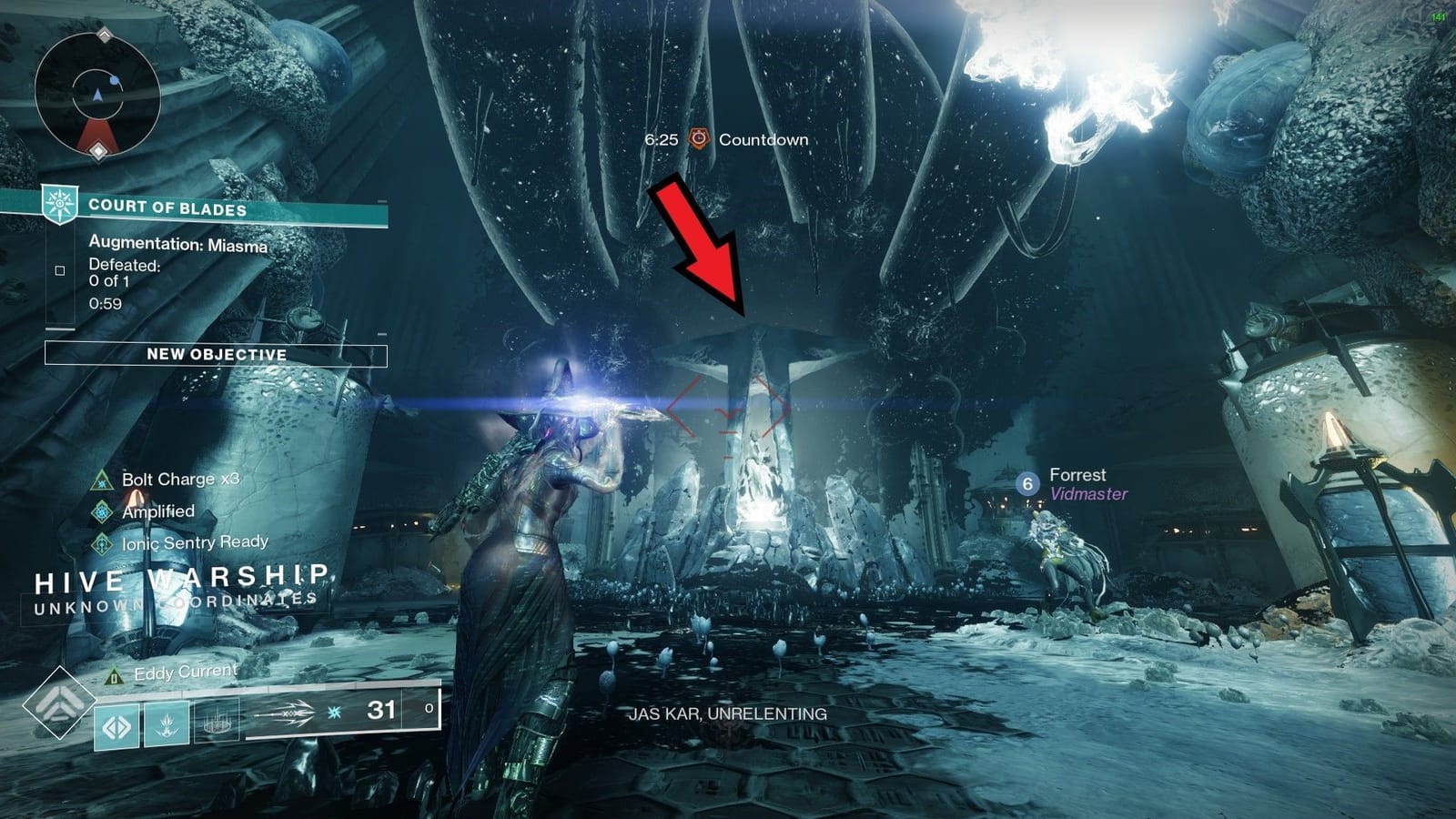Click the Bolt Charge x3 buff icon
This screenshot has width=1456, height=819.
pyautogui.click(x=100, y=480)
